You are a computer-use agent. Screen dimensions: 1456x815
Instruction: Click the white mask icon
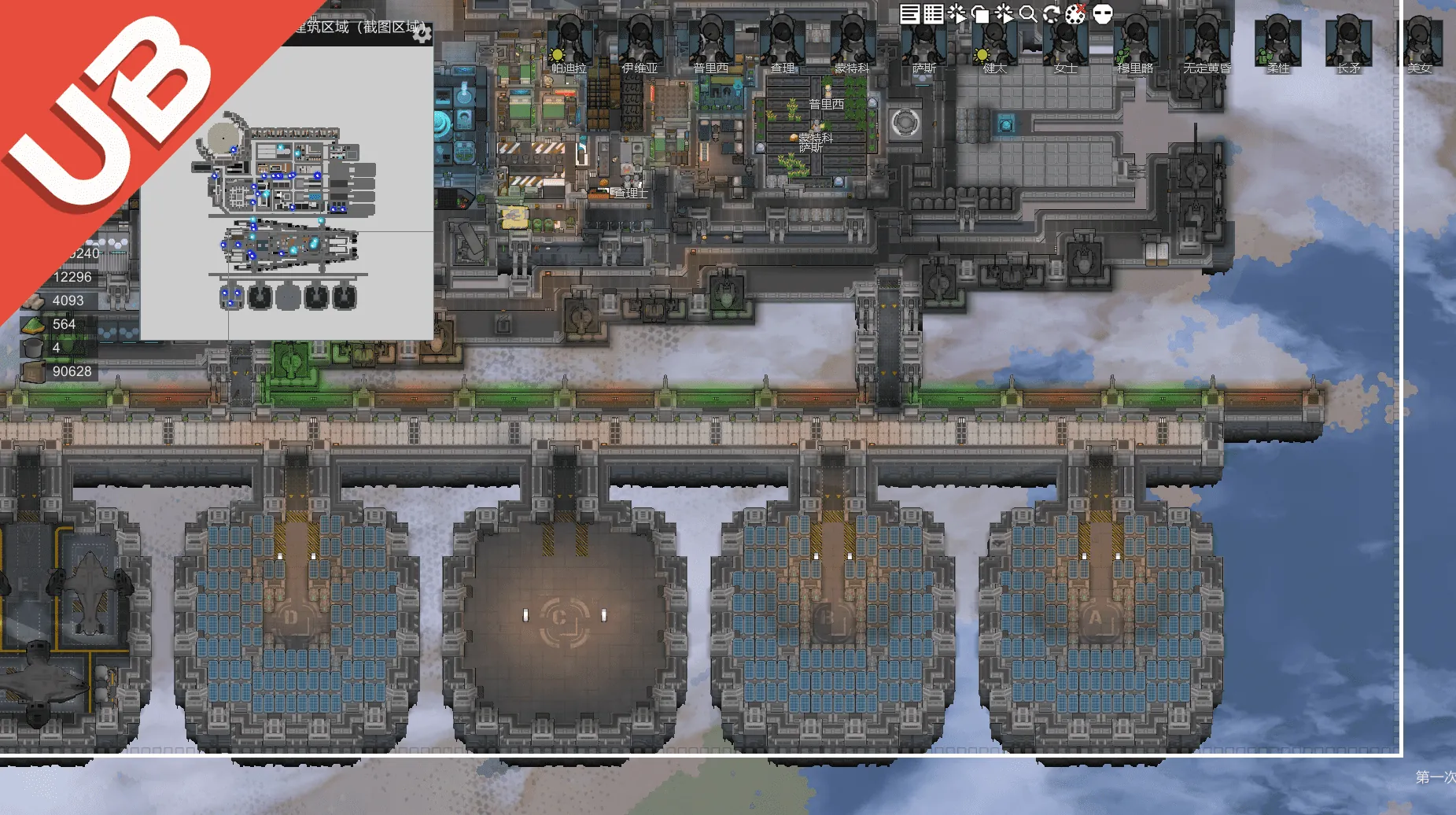pos(1103,14)
